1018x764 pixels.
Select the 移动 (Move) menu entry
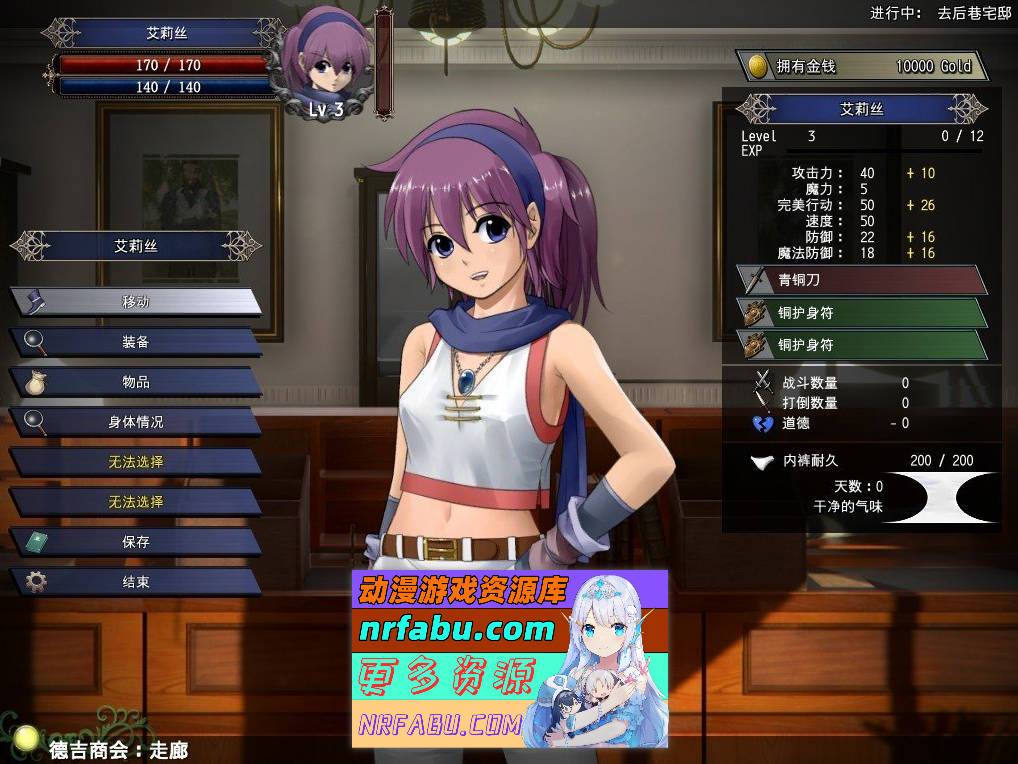[136, 302]
